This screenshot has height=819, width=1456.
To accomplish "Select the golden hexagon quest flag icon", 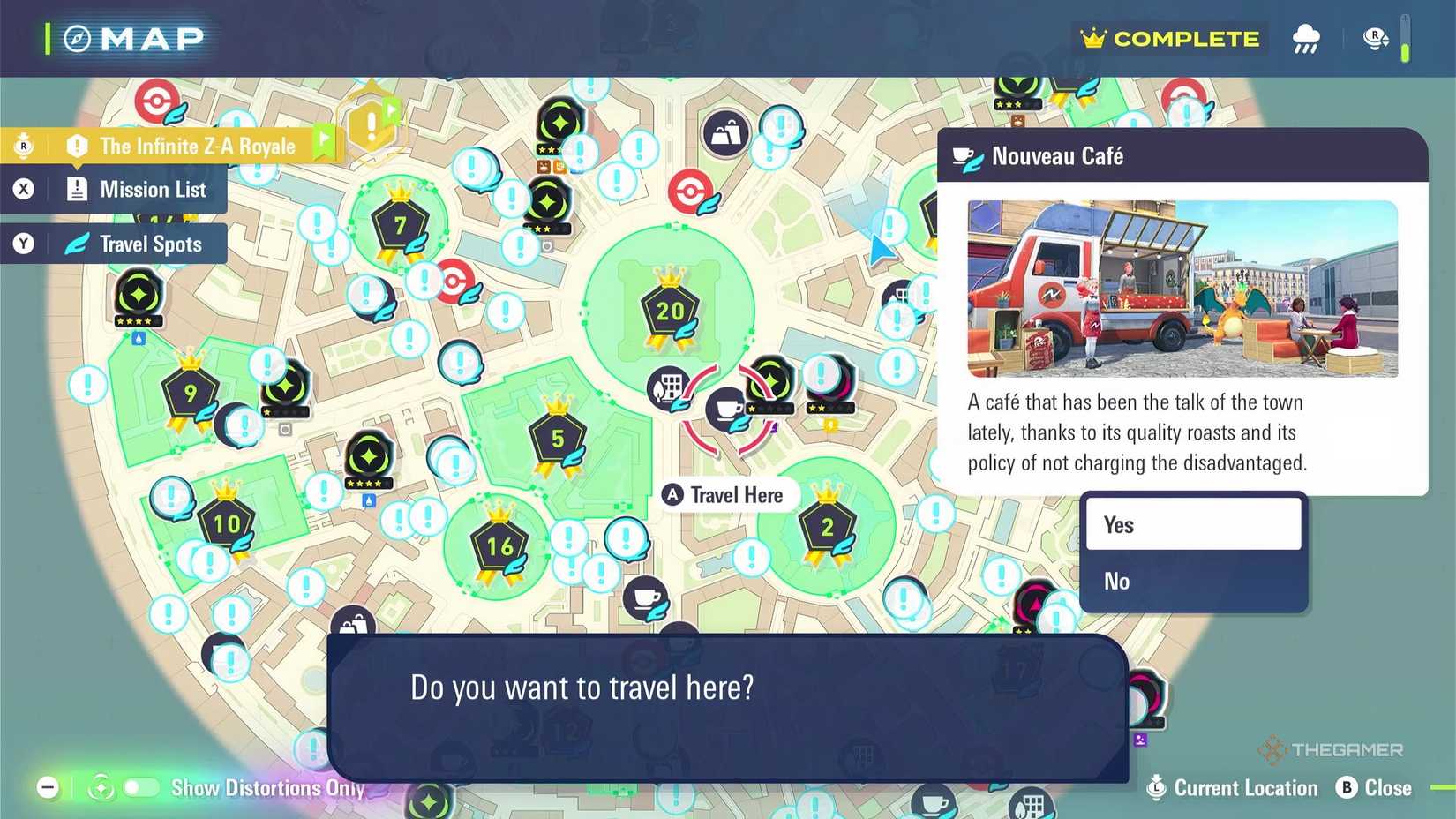I will pos(371,124).
